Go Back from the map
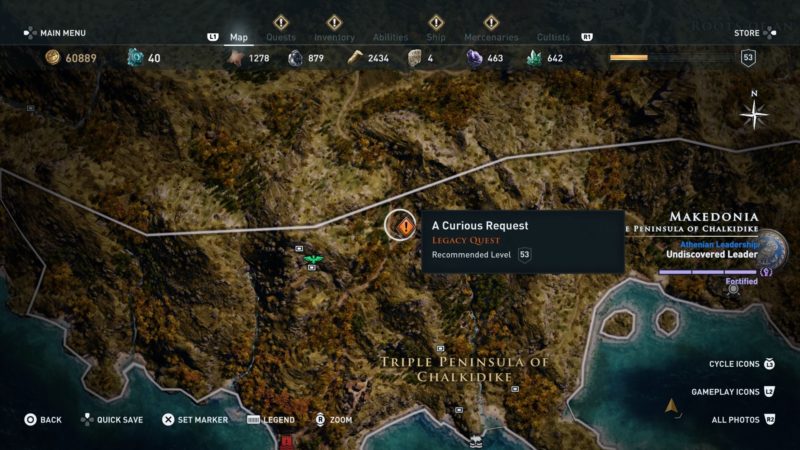Screen dimensions: 800x450 pyautogui.click(x=43, y=420)
